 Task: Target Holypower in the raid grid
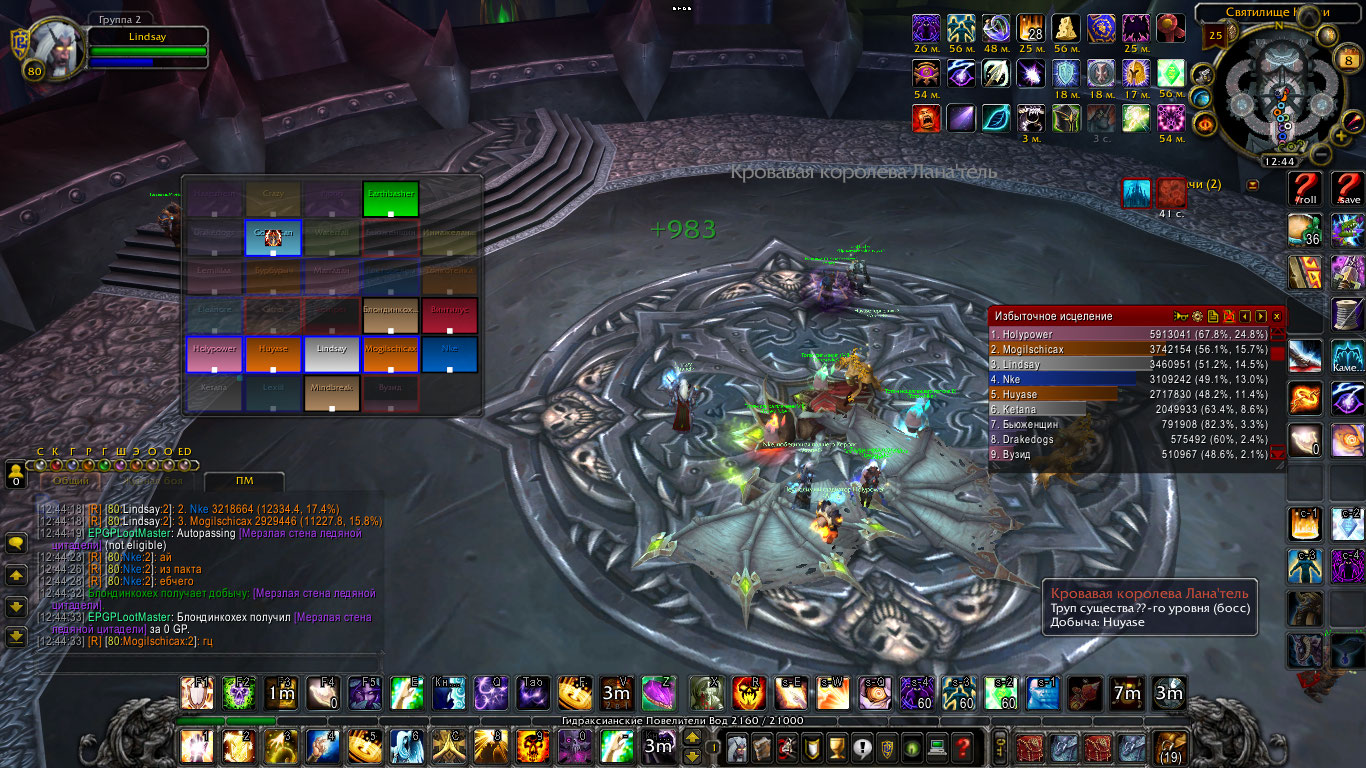pos(214,354)
